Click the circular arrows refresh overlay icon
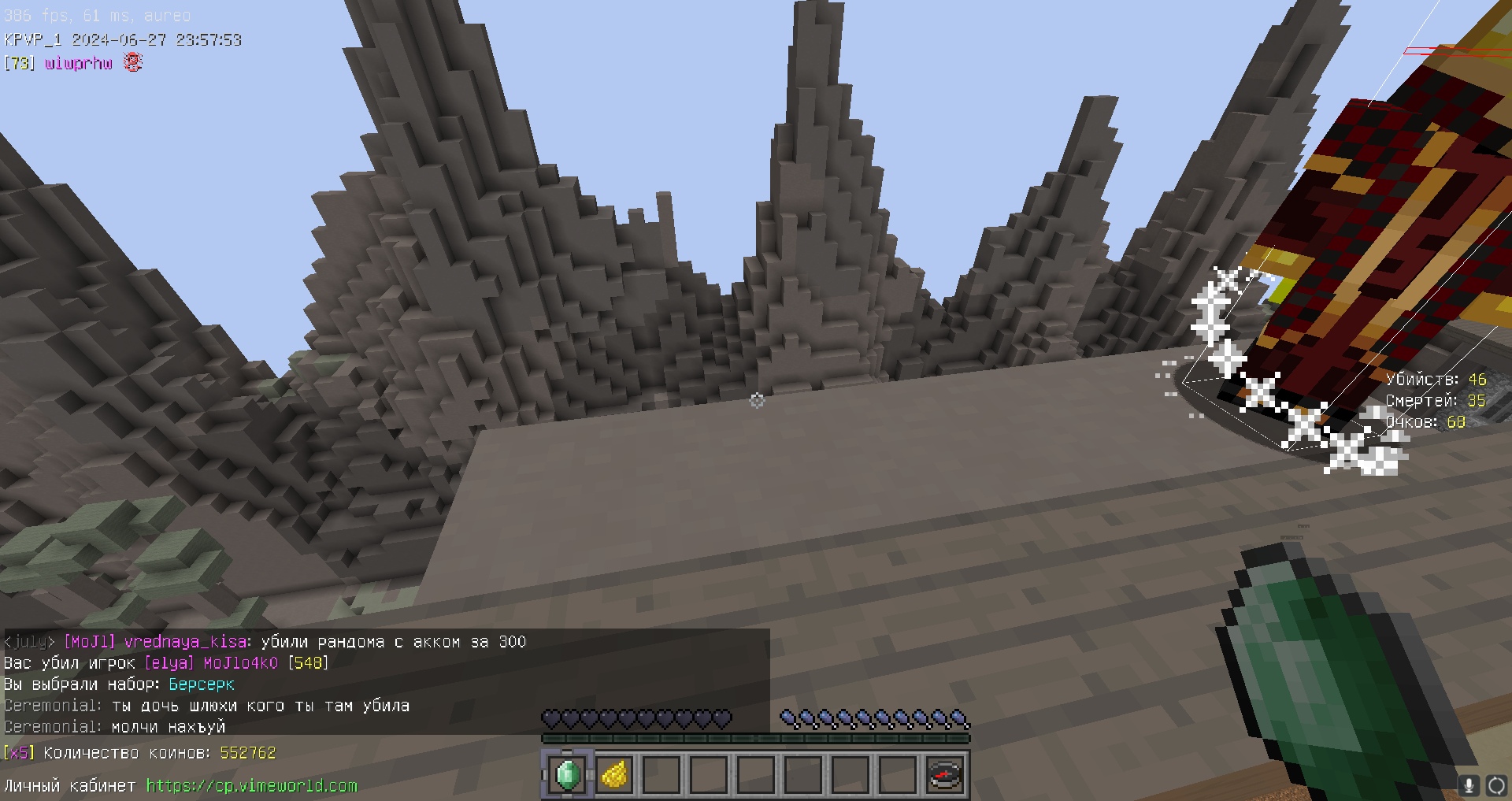Screen dimensions: 1512x801 tap(1495, 784)
